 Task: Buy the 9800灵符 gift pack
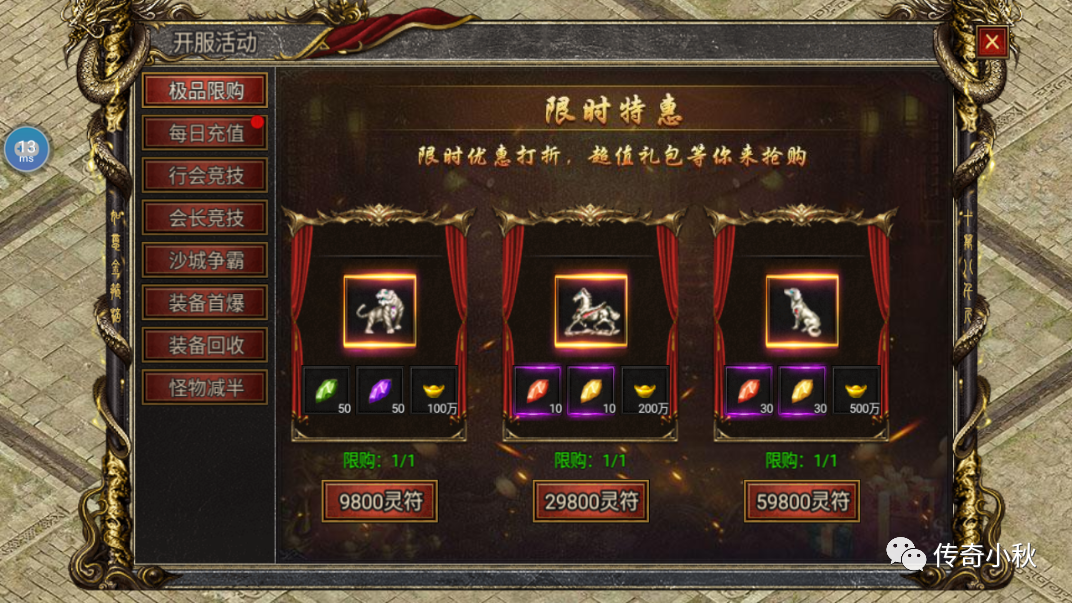pyautogui.click(x=379, y=500)
